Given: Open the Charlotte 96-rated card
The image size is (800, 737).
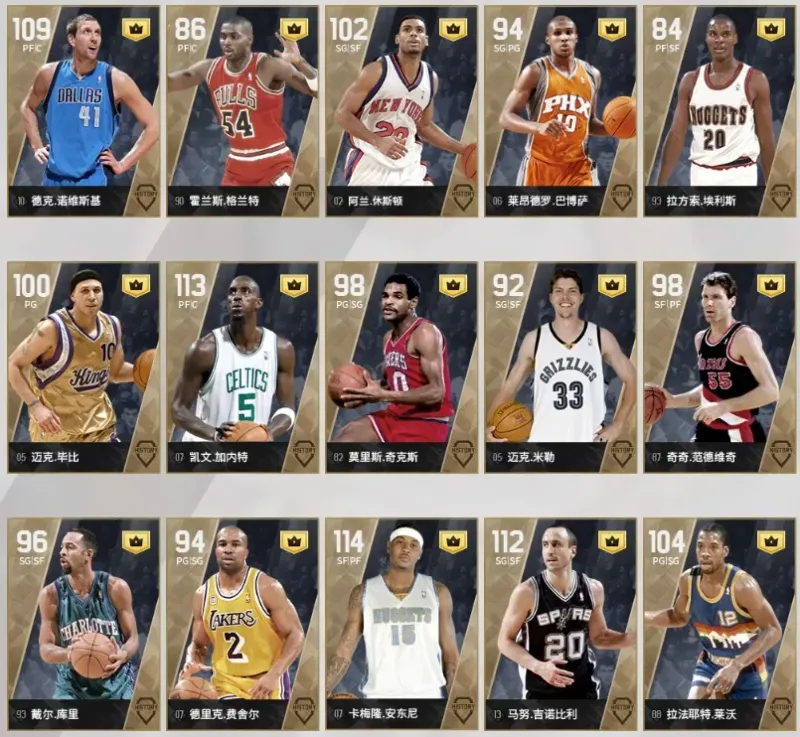Looking at the screenshot, I should (x=83, y=622).
